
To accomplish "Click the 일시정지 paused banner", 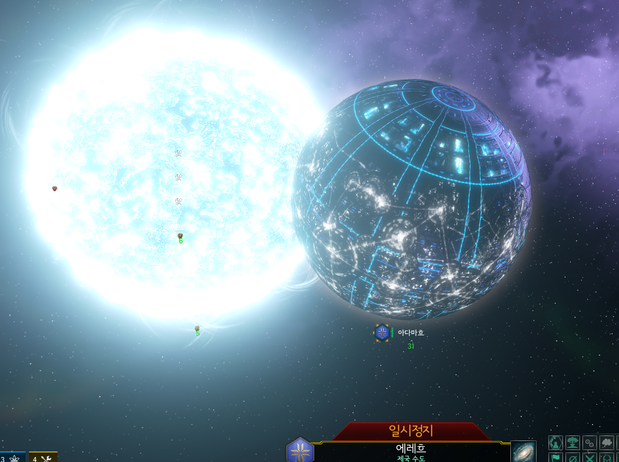I will tap(412, 431).
